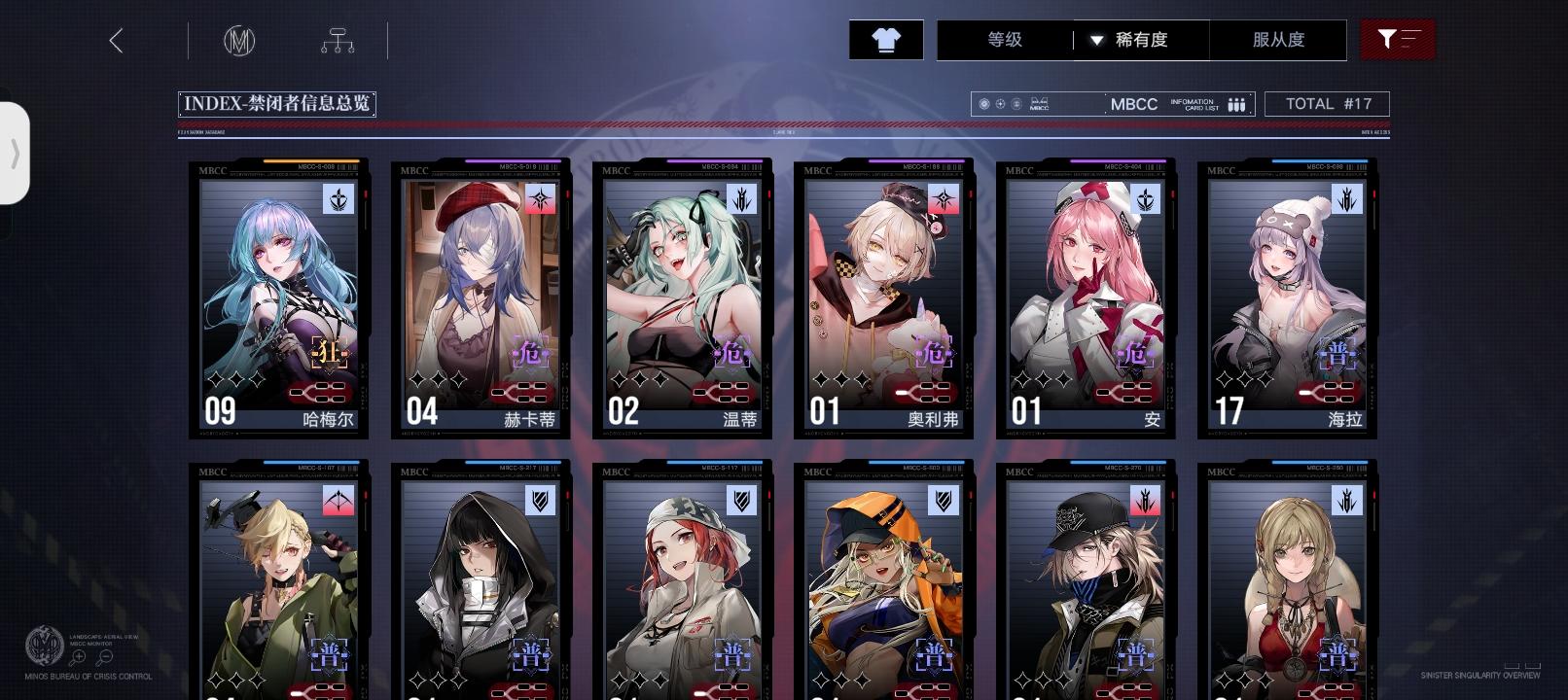Expand the card list view options (iii icon)
Viewport: 1568px width, 700px height.
point(1235,103)
